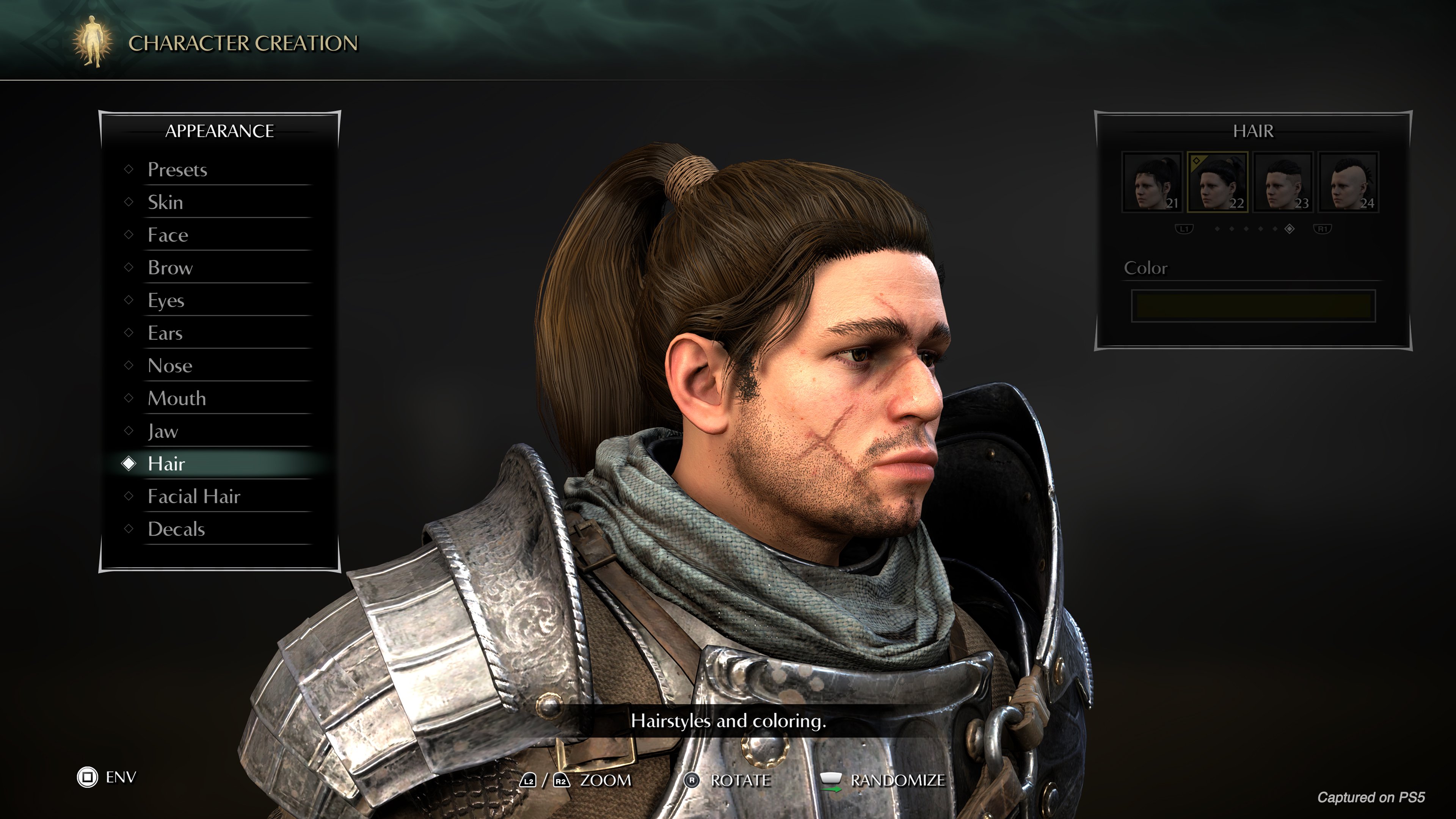Viewport: 1456px width, 819px height.
Task: Click the L2 trigger icon beside ZOOM
Action: 529,780
